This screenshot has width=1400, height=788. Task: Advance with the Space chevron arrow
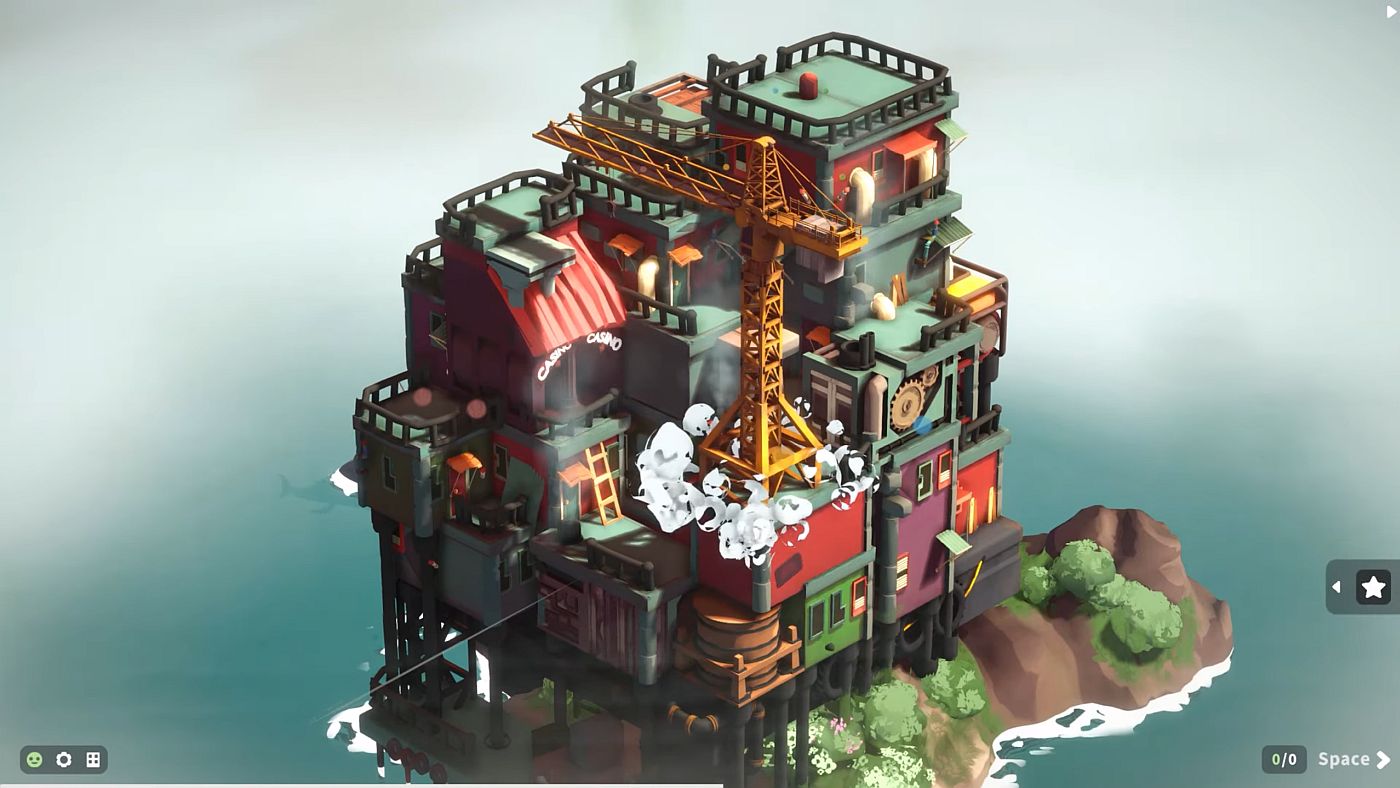pos(1384,760)
